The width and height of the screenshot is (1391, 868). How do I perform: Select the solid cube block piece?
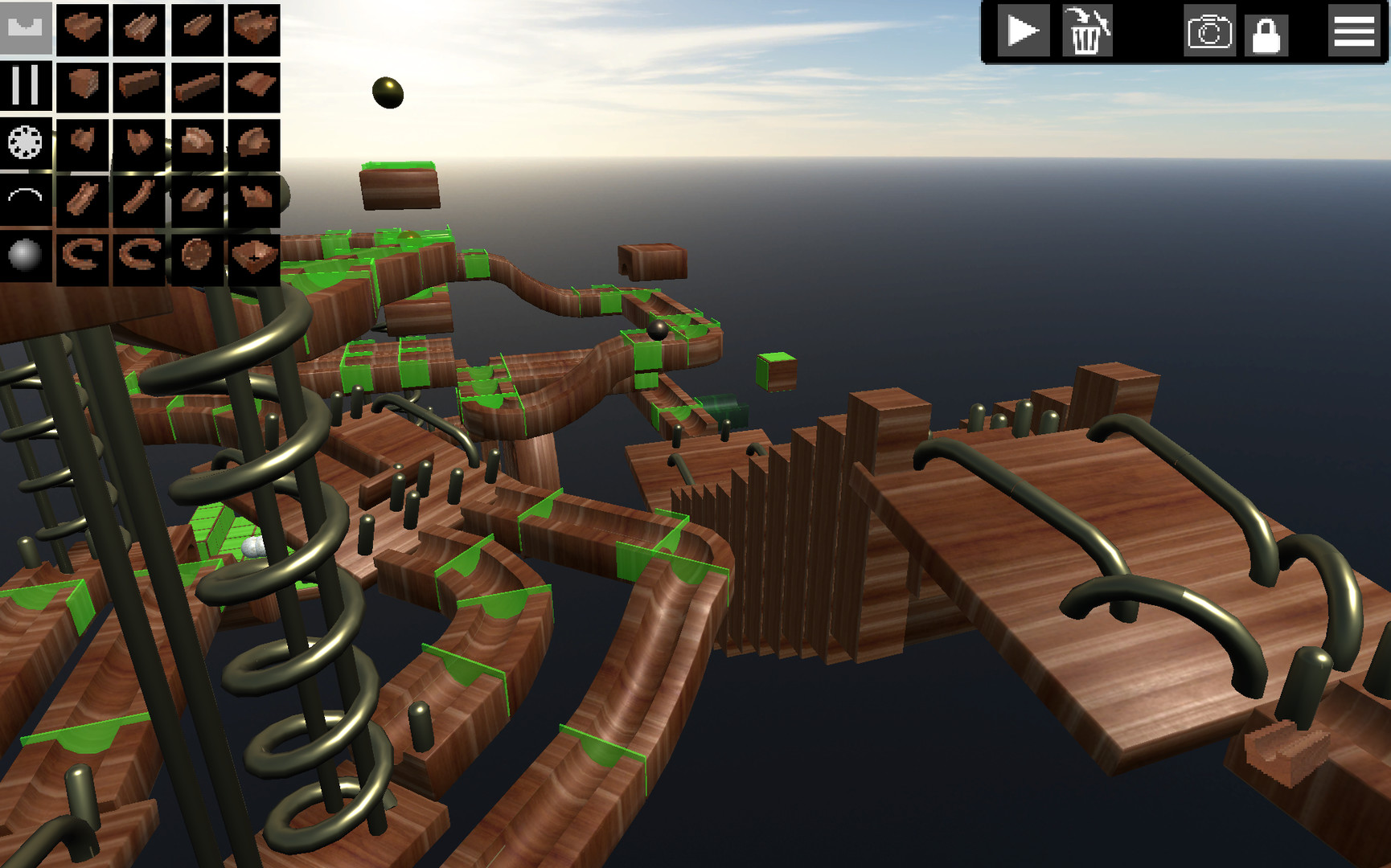coord(84,86)
